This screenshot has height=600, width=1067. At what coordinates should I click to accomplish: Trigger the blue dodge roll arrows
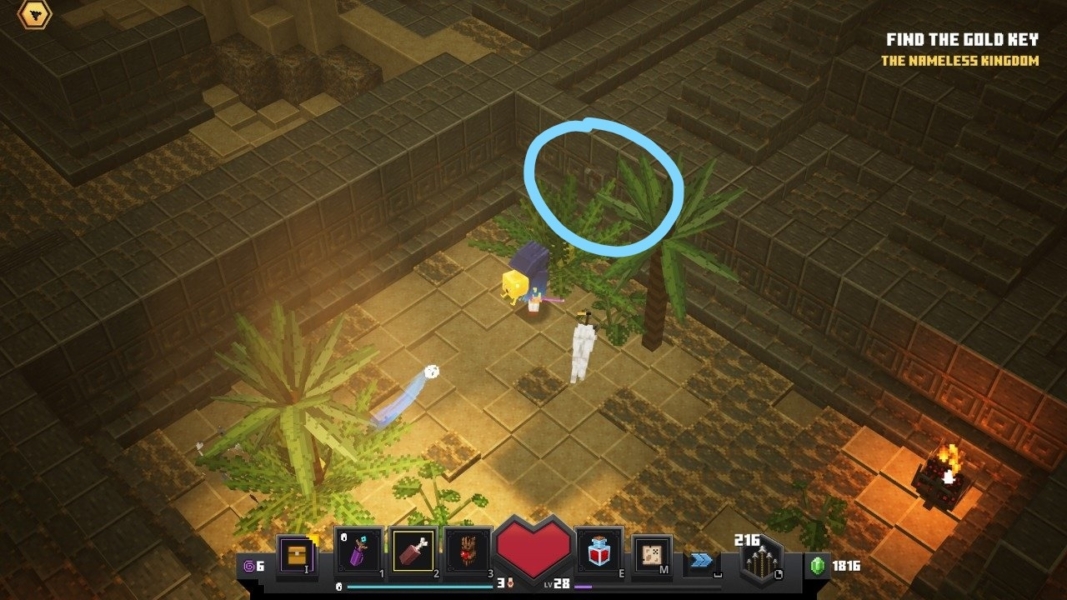pyautogui.click(x=701, y=561)
